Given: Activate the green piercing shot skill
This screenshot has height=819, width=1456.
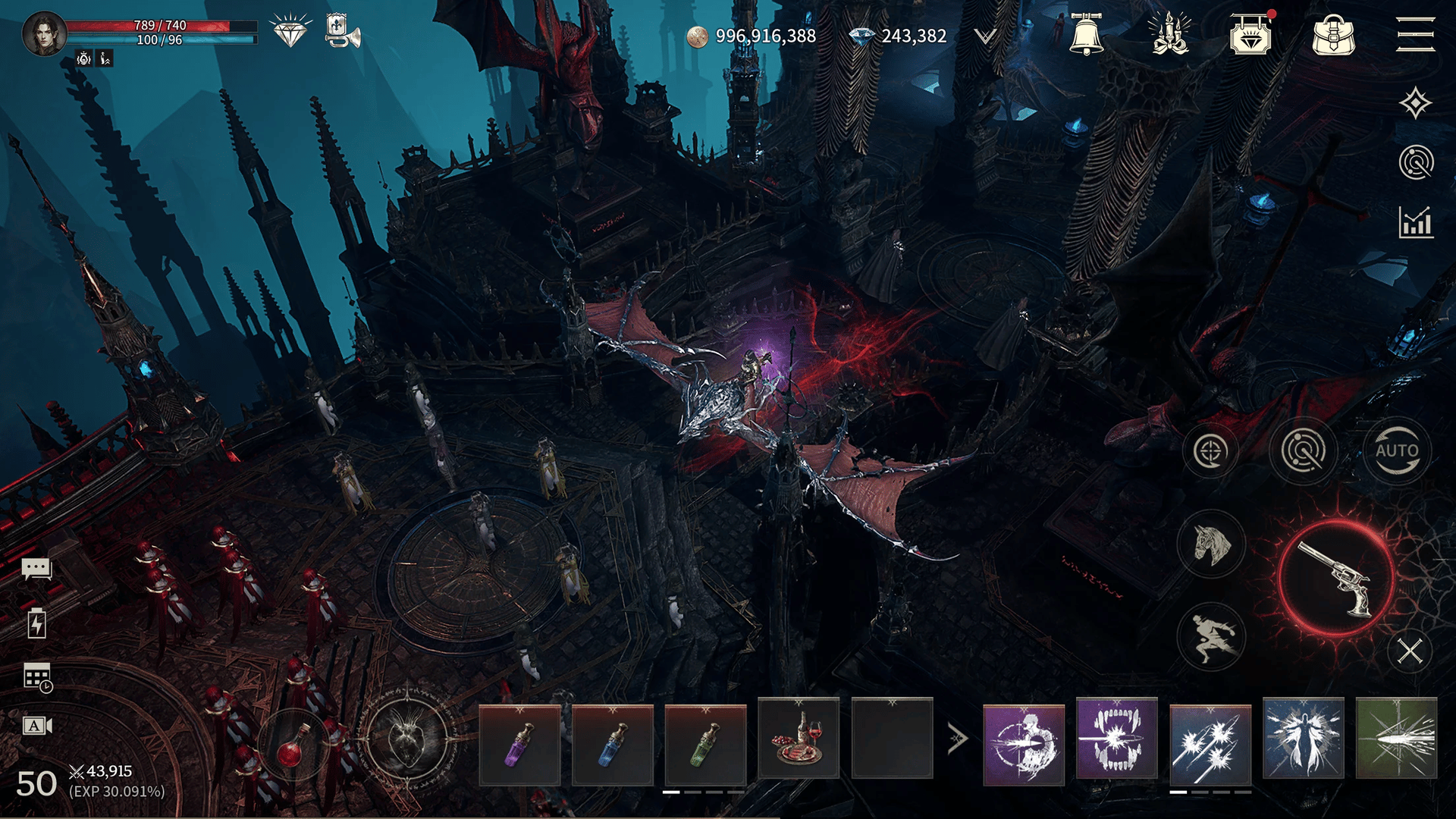Looking at the screenshot, I should [1396, 739].
